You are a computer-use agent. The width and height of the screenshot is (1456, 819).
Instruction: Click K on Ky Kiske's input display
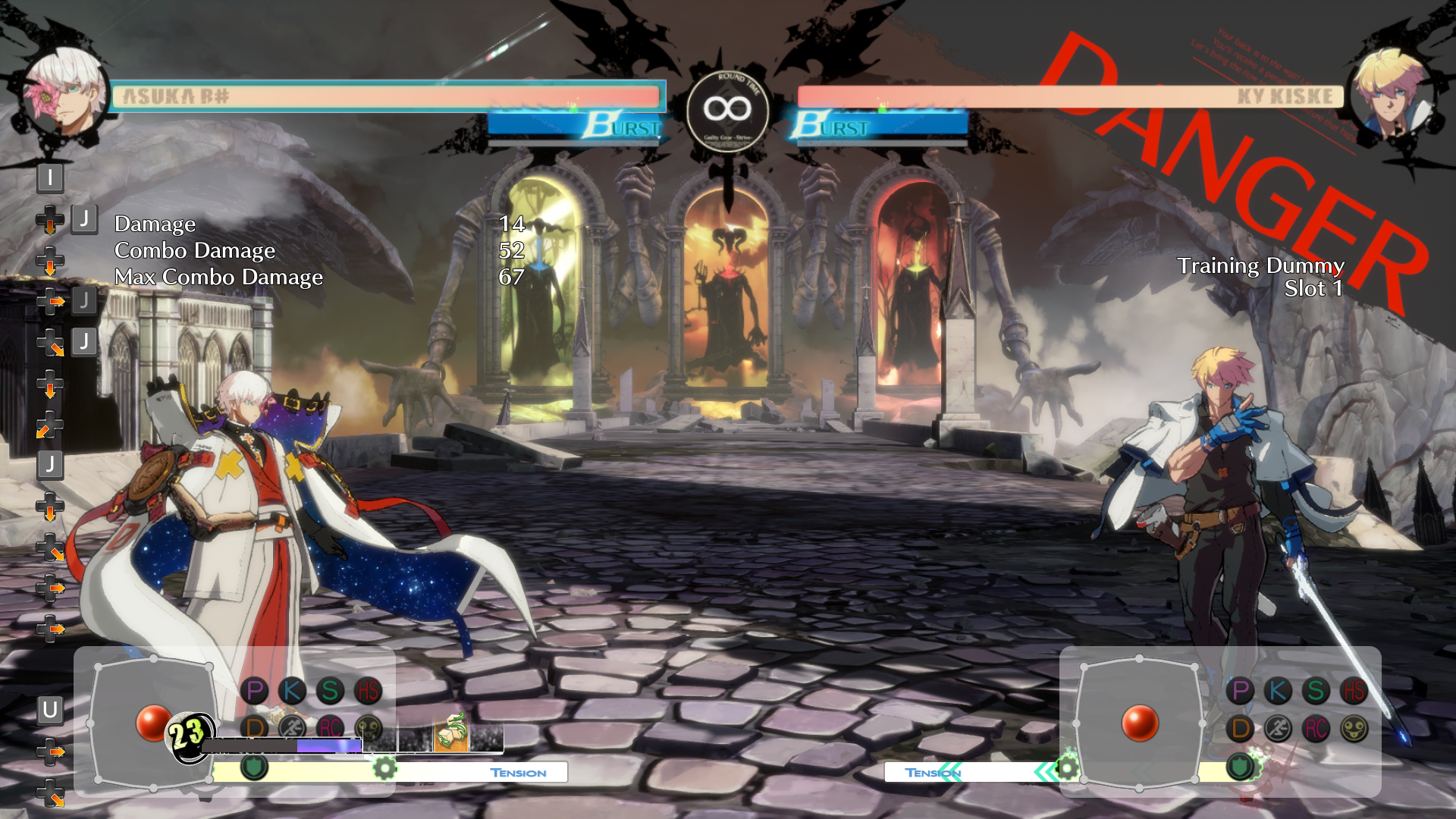coord(1278,691)
